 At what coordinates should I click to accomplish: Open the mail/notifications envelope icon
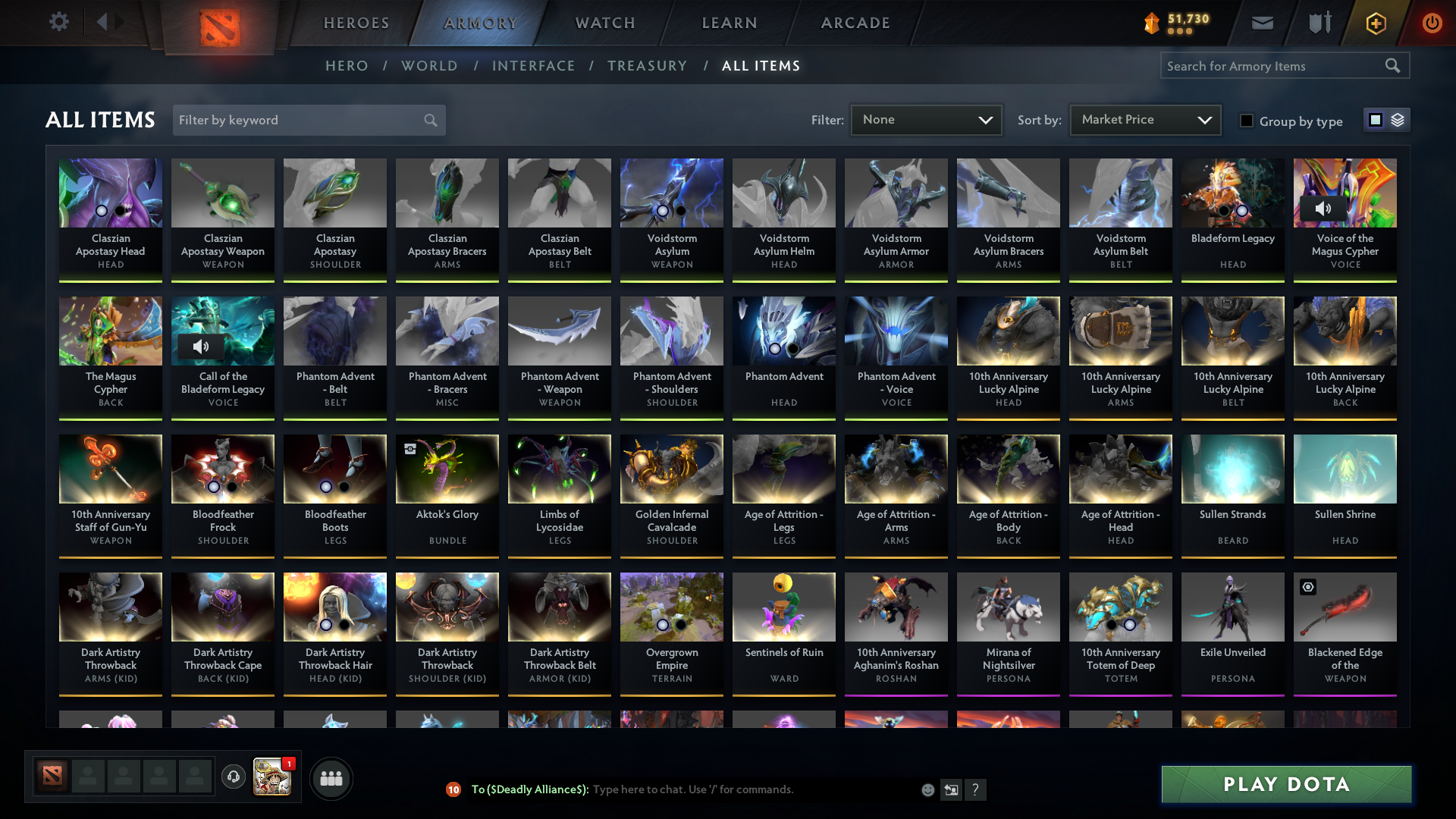pos(1261,22)
